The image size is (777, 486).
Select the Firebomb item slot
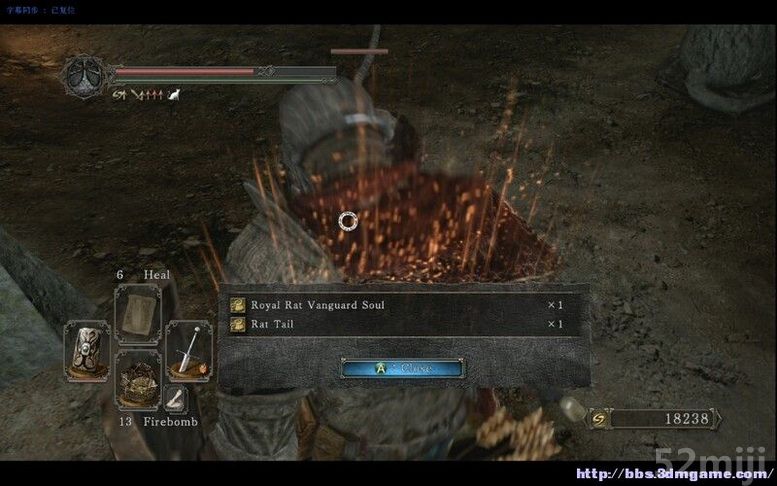[x=138, y=379]
